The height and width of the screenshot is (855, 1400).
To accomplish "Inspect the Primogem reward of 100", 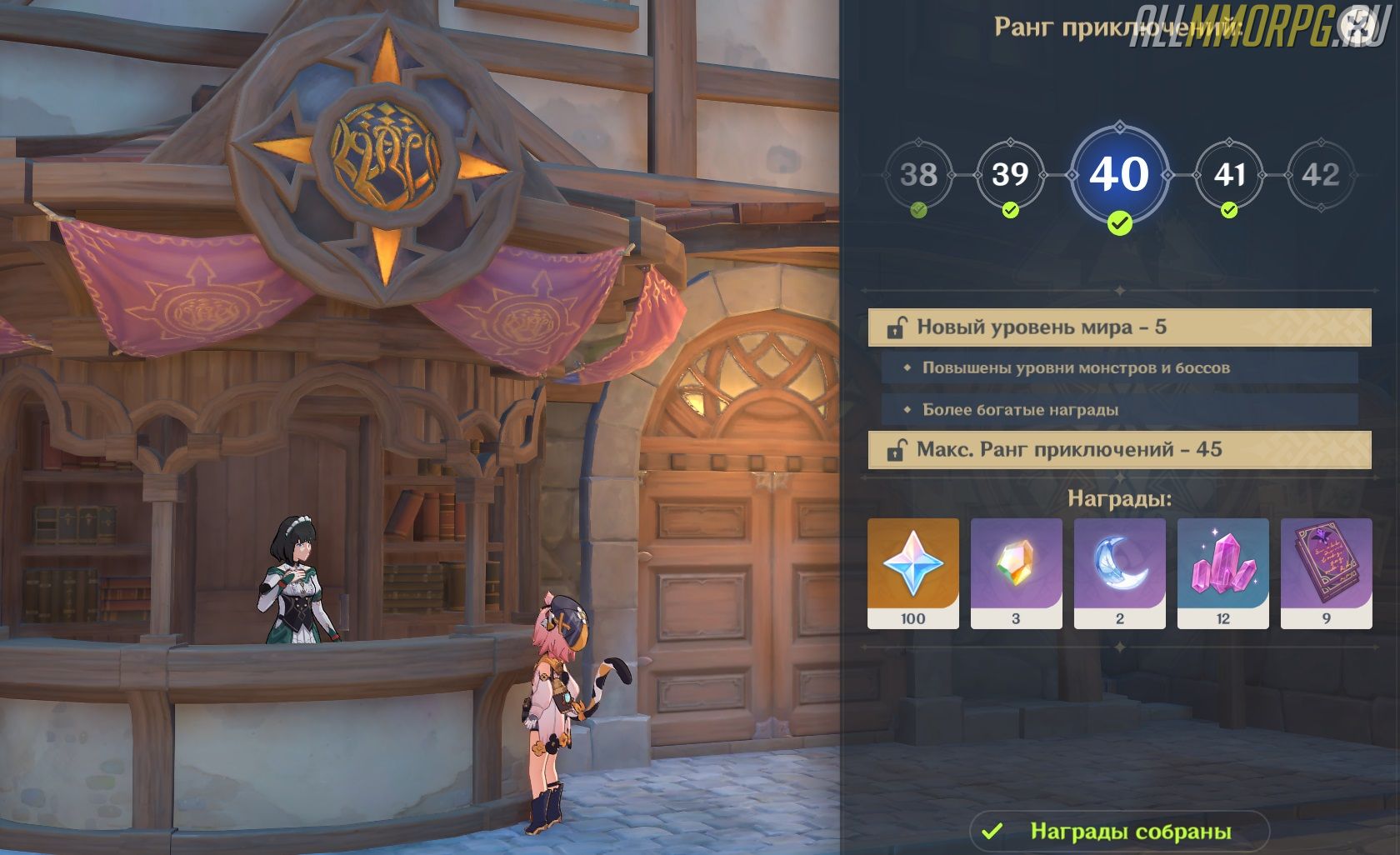I will [913, 572].
